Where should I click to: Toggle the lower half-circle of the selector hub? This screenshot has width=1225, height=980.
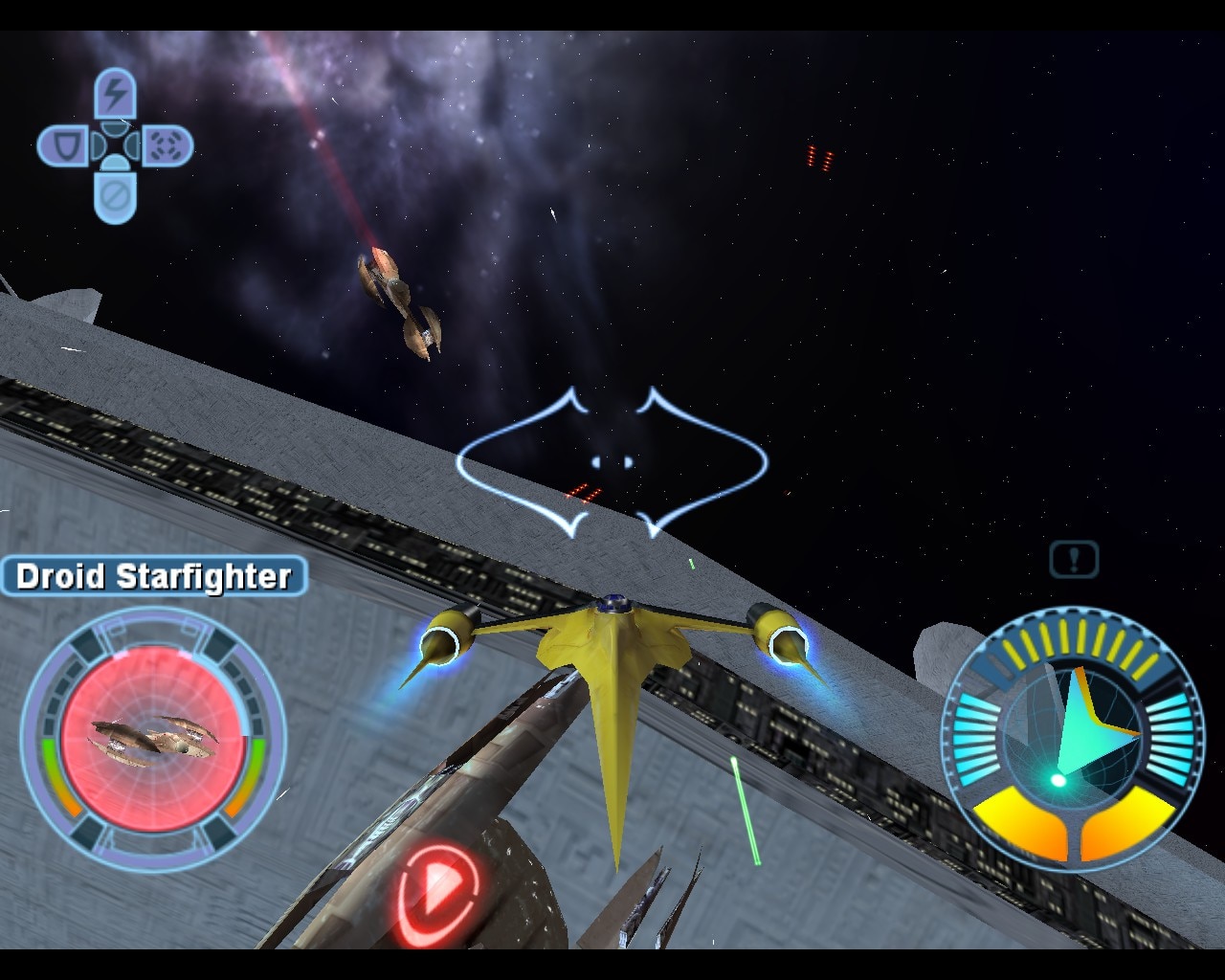tap(116, 165)
